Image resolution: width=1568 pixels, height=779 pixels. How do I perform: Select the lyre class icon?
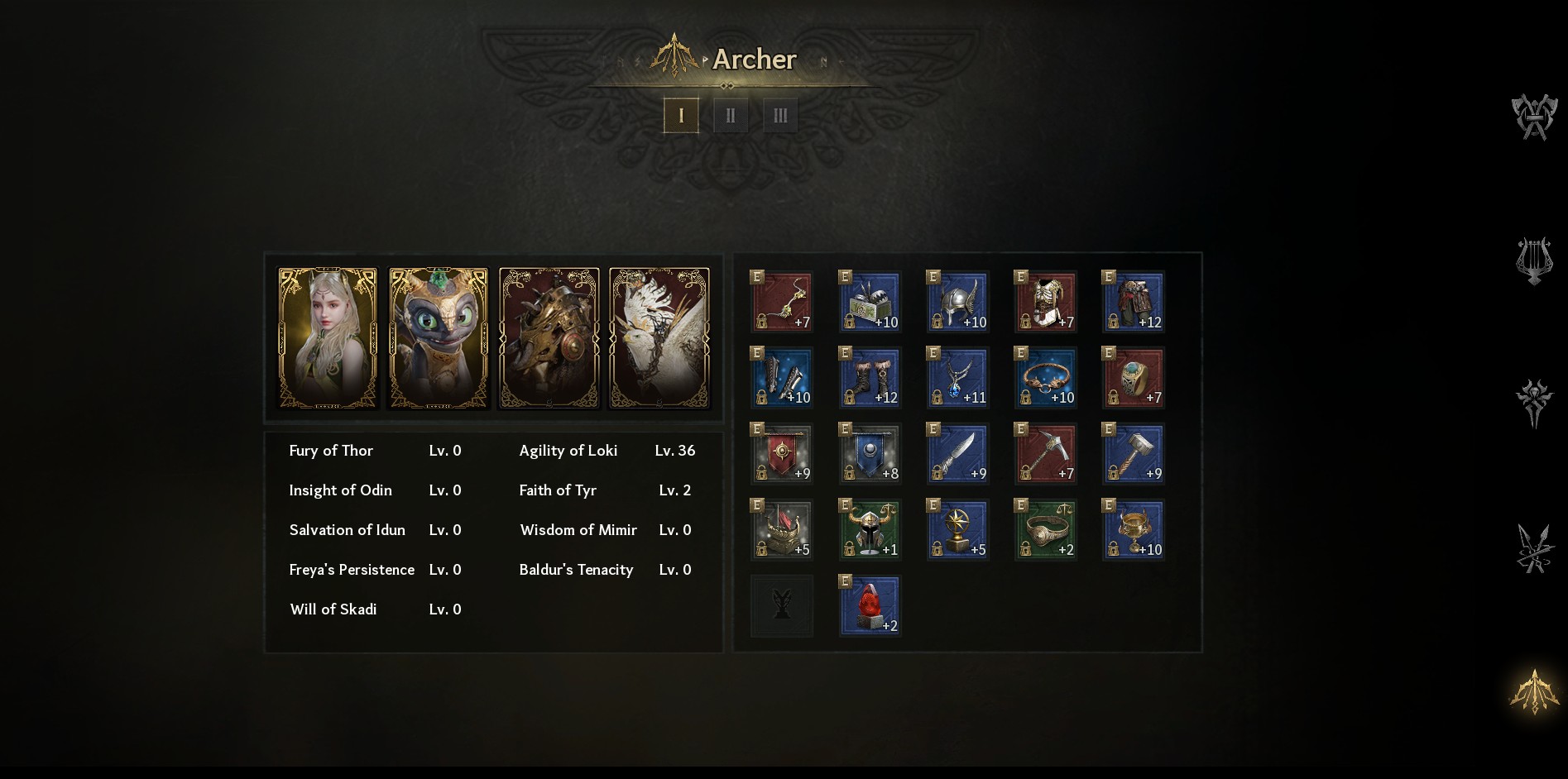tap(1534, 261)
